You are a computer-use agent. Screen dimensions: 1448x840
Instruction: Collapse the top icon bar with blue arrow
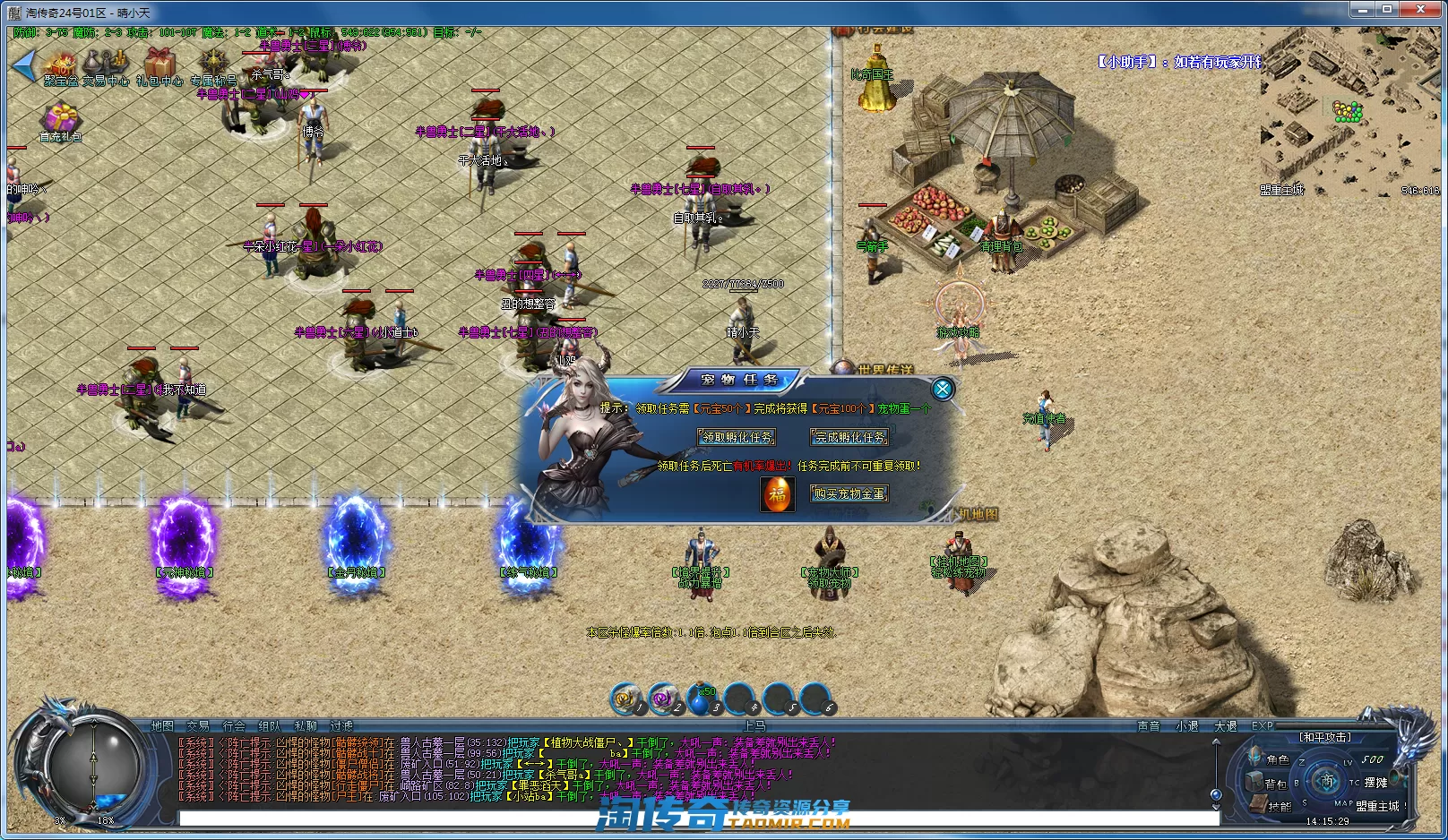pos(24,64)
